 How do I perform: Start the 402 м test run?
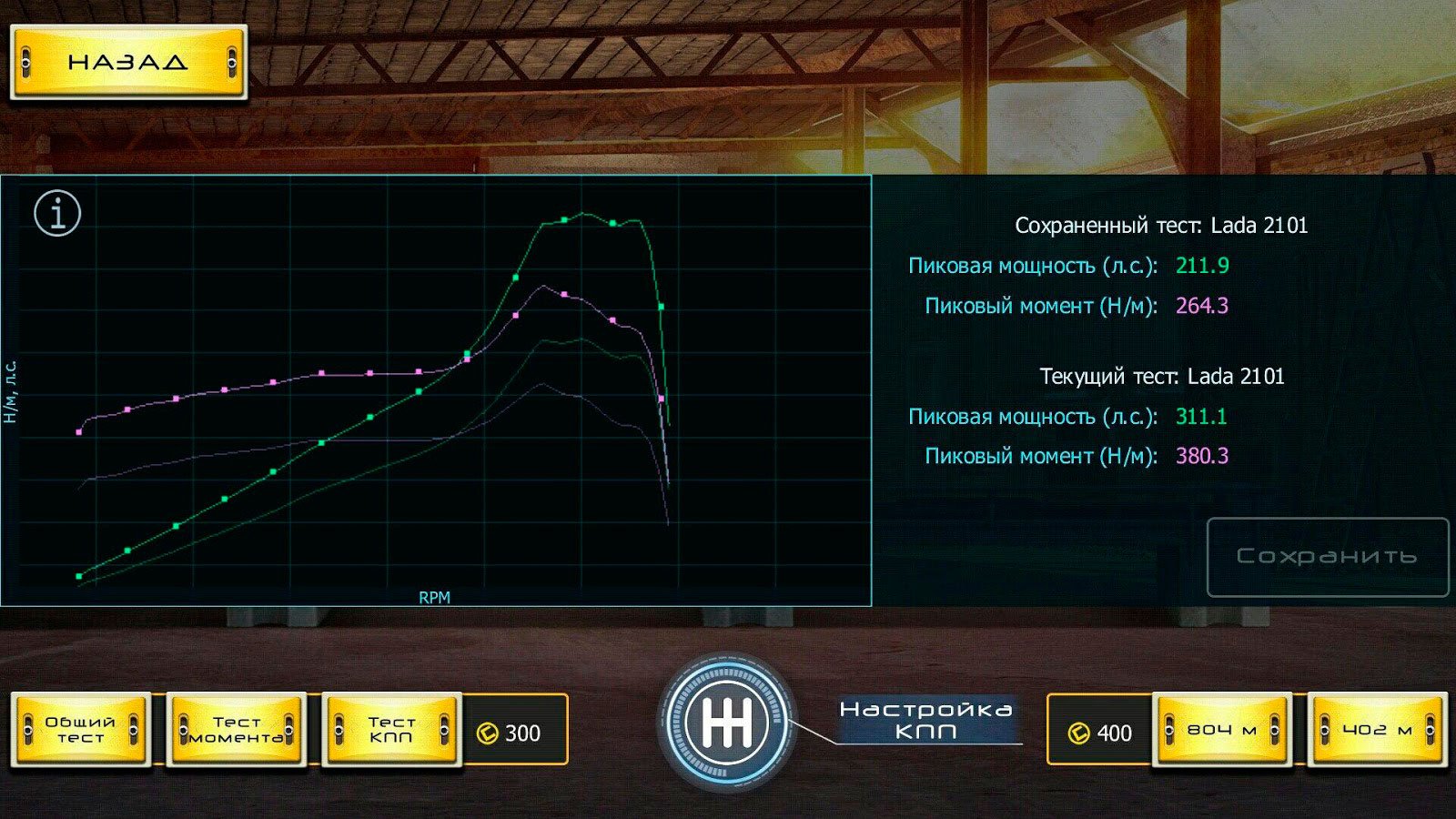1377,730
